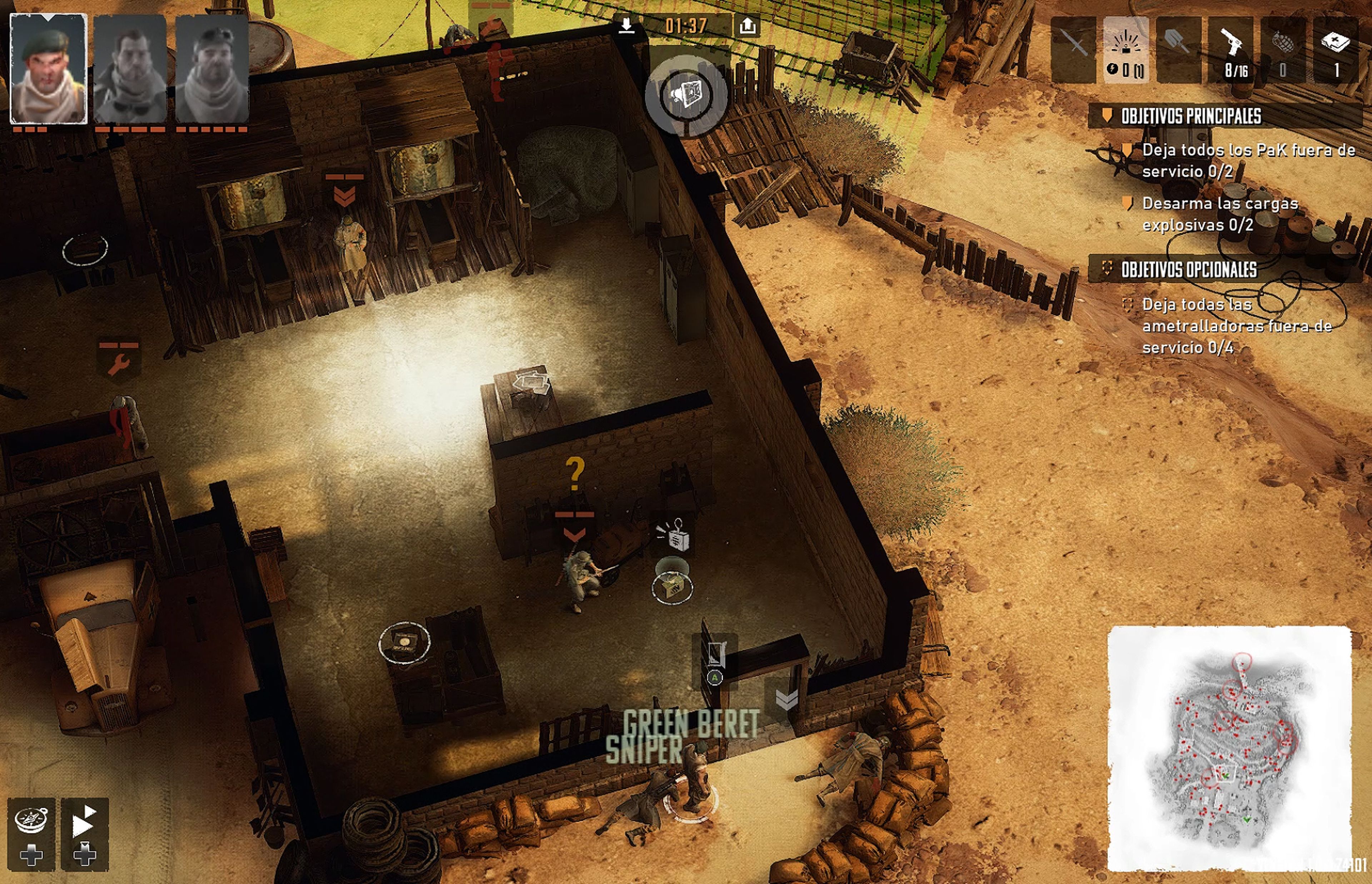Click the circular megaphone noise indicator
Image resolution: width=1372 pixels, height=884 pixels.
tap(686, 95)
